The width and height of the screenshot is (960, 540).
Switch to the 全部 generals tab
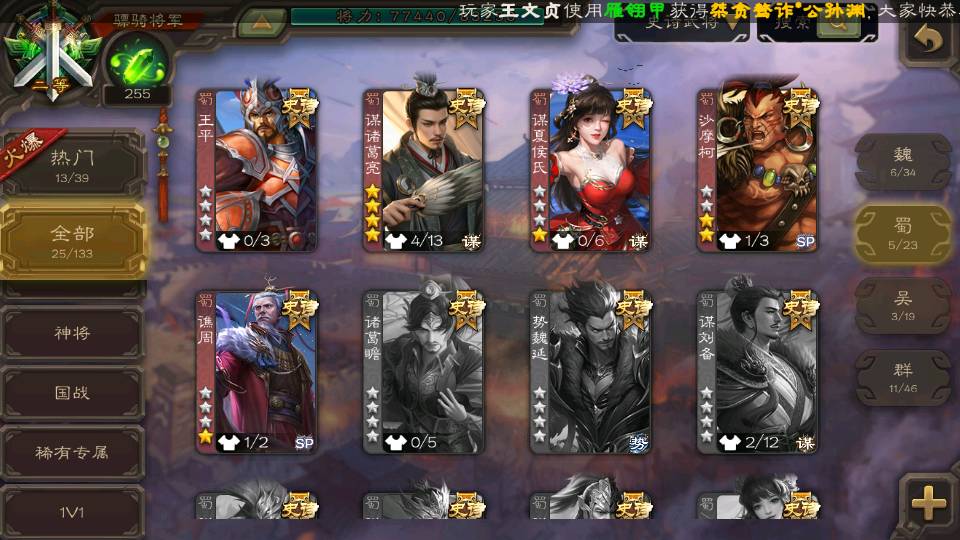(x=72, y=240)
